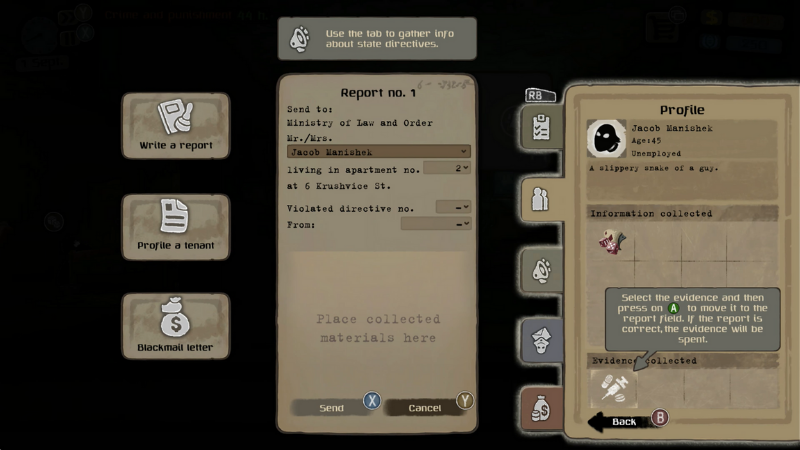
Task: Click the 'Place collected materials here' field
Action: pos(378,328)
